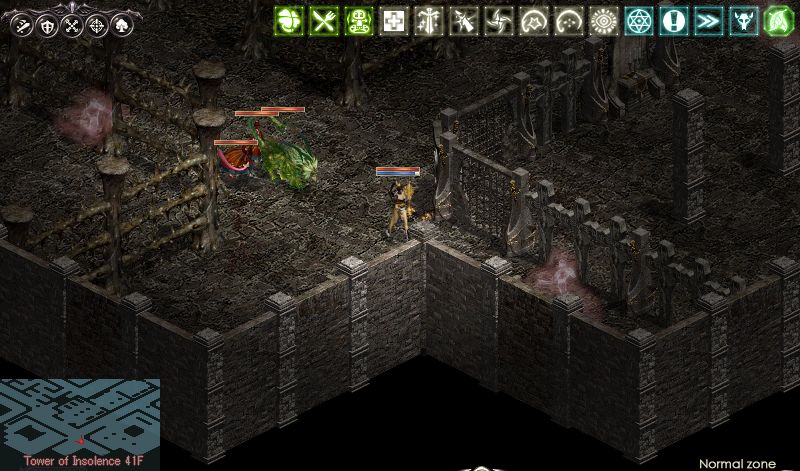Select the green crossed fork and knife icon
Screen dimensions: 800x471
pyautogui.click(x=325, y=21)
